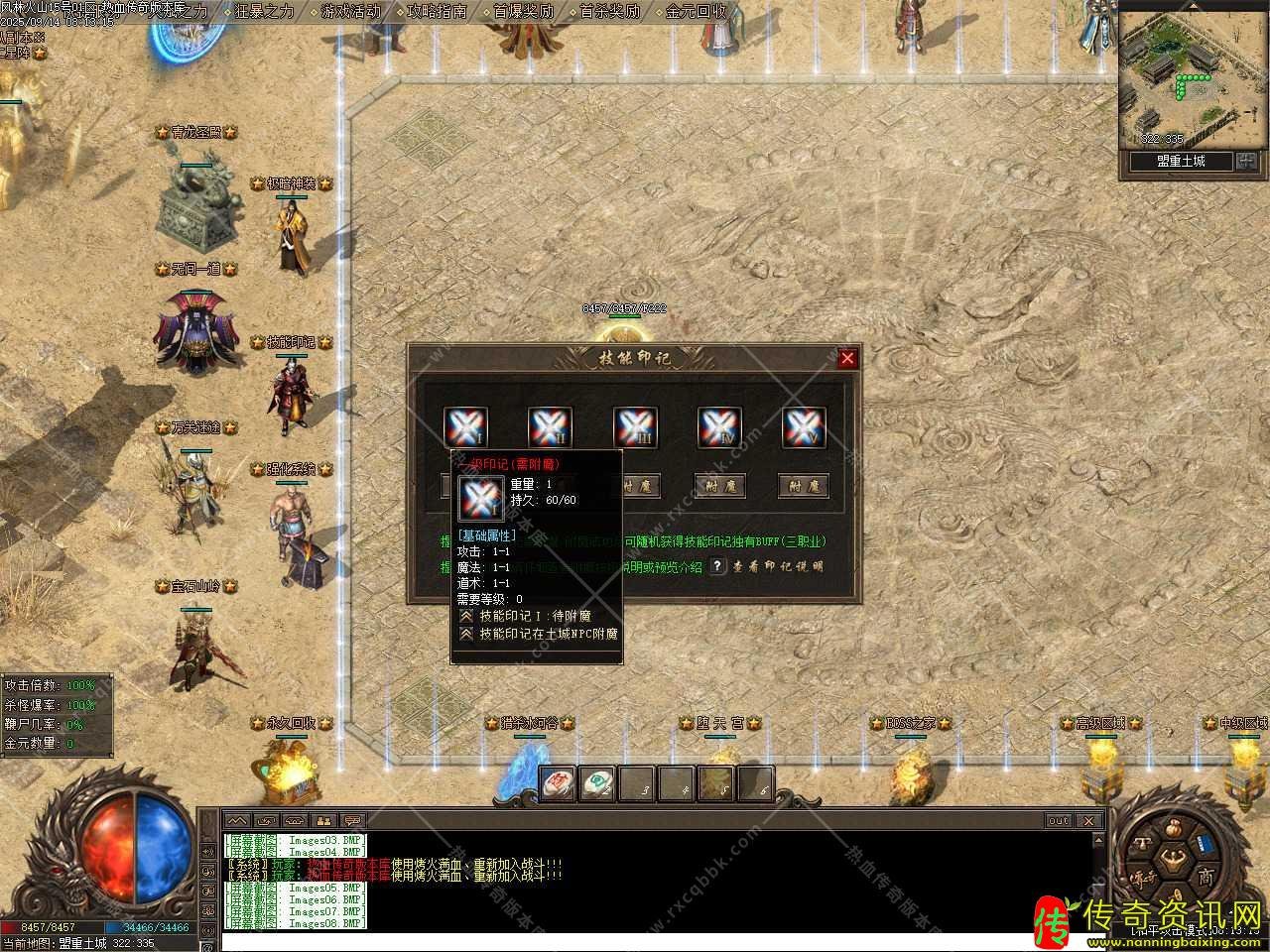Click the out button on chat bar
The width and height of the screenshot is (1270, 952).
1059,821
